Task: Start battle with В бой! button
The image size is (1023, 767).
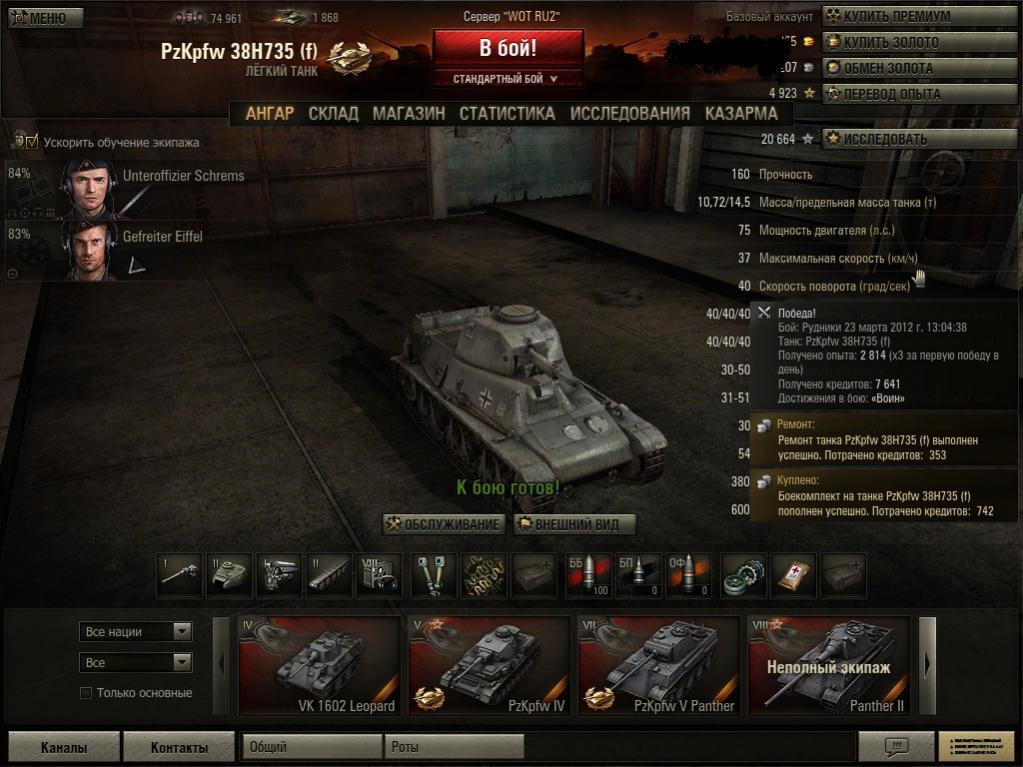Action: pyautogui.click(x=507, y=48)
